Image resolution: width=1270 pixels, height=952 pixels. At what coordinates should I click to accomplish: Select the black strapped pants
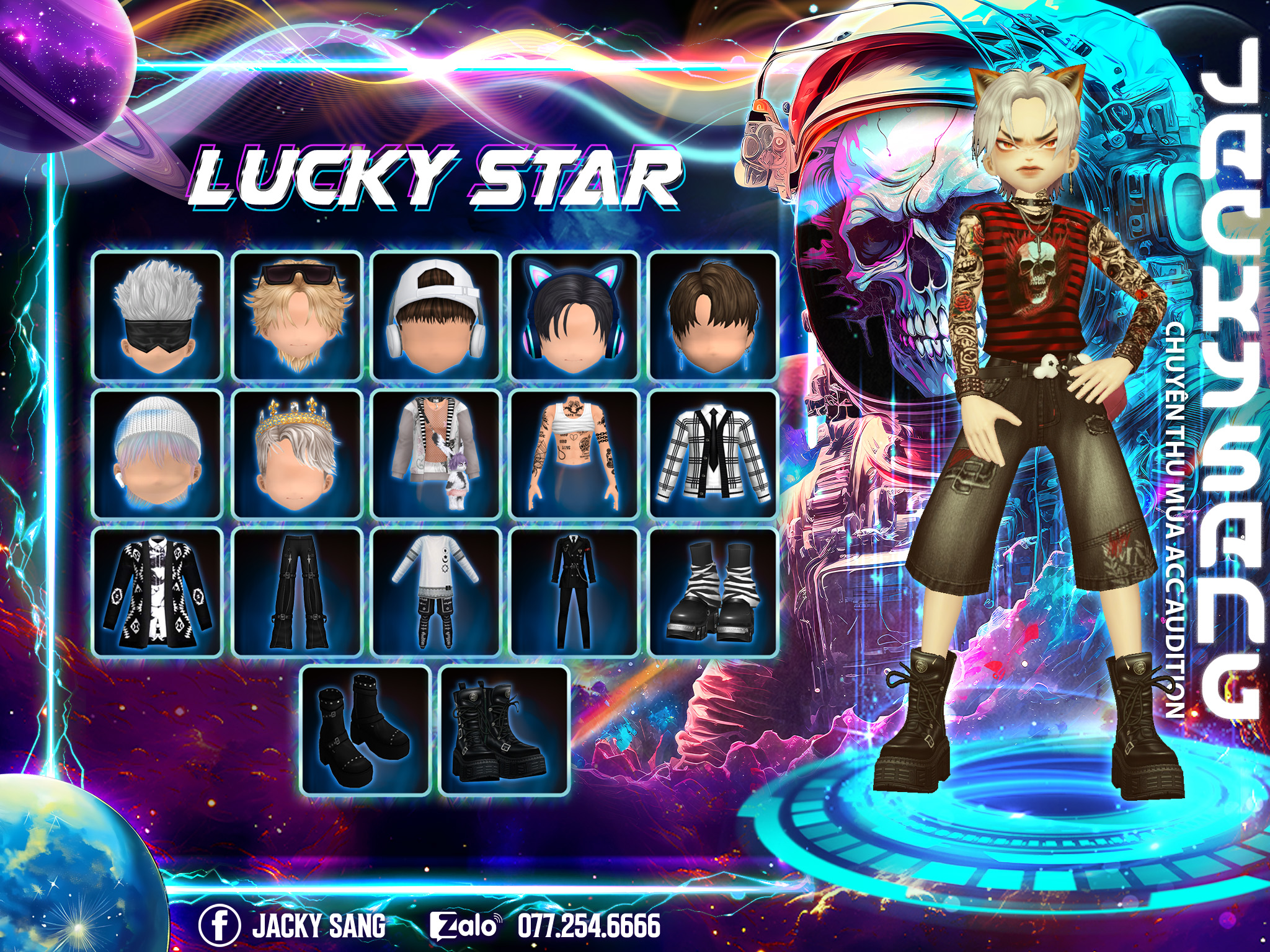coord(297,593)
